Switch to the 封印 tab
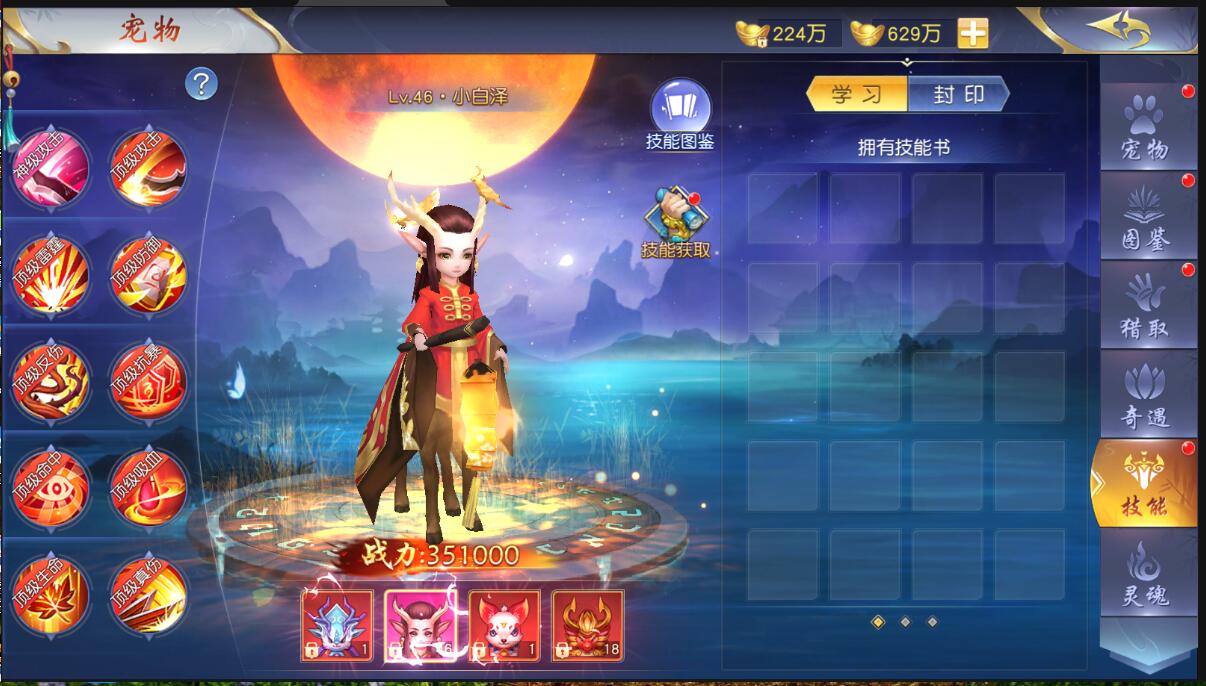1206x686 pixels. pos(959,95)
